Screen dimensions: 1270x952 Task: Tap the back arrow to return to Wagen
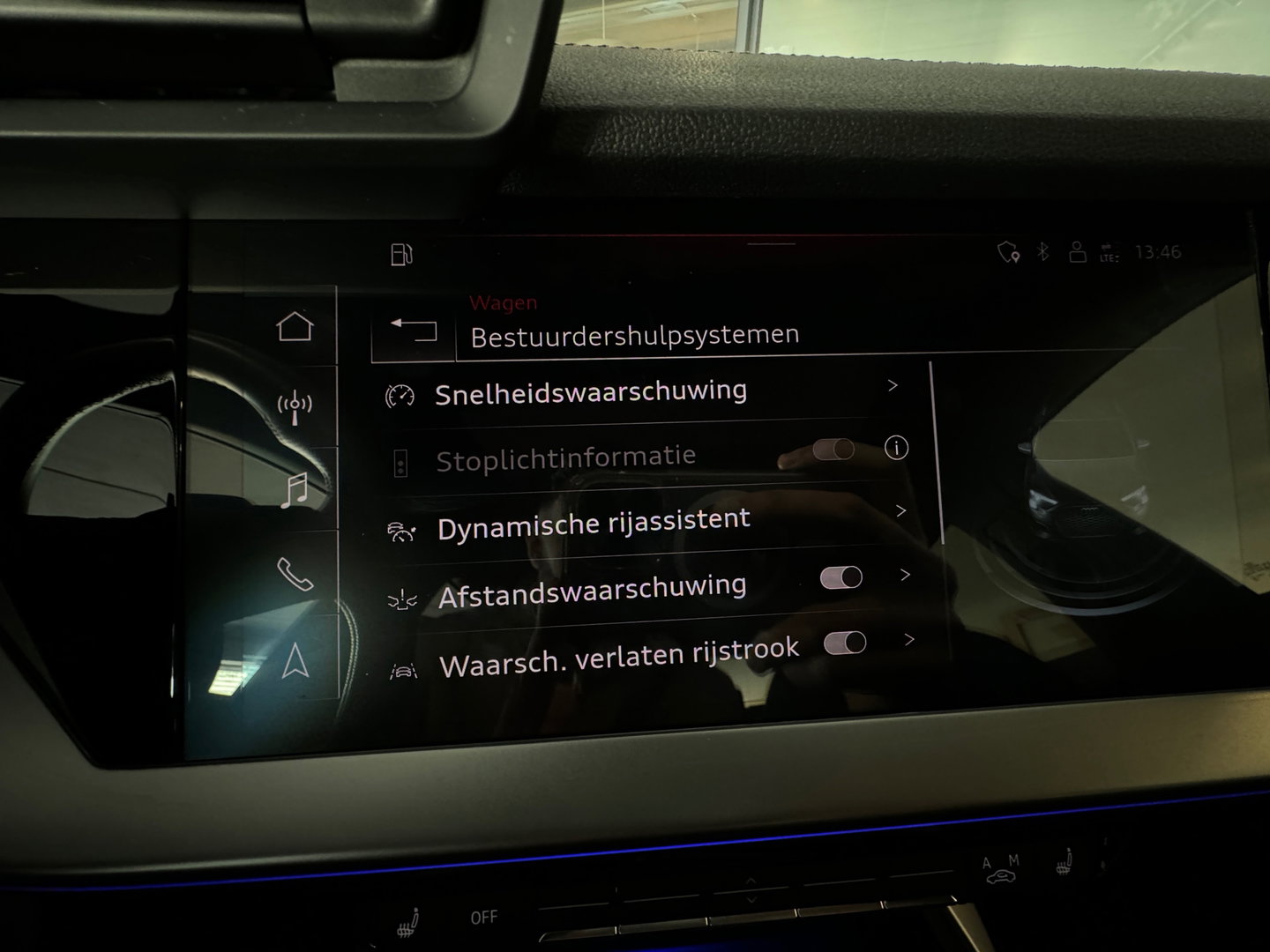click(415, 331)
